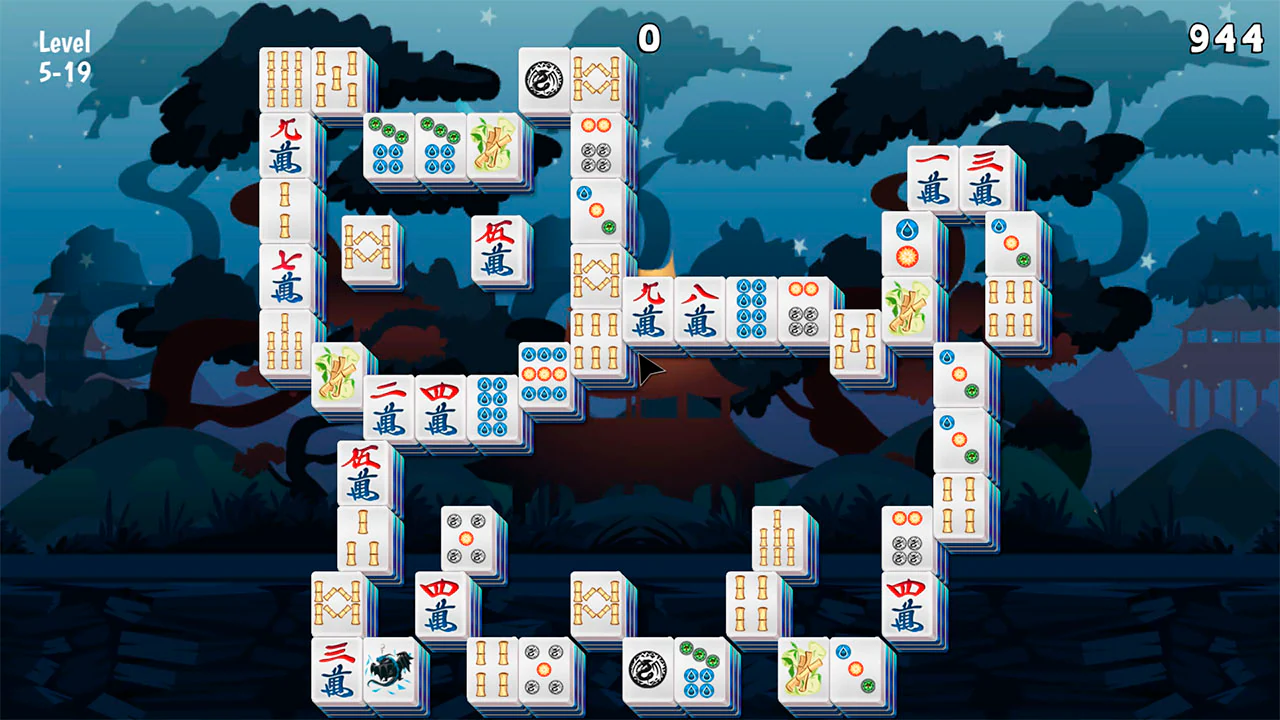This screenshot has width=1280, height=720.
Task: Click the eight character (八萬) tile in the middle row
Action: pyautogui.click(x=700, y=310)
